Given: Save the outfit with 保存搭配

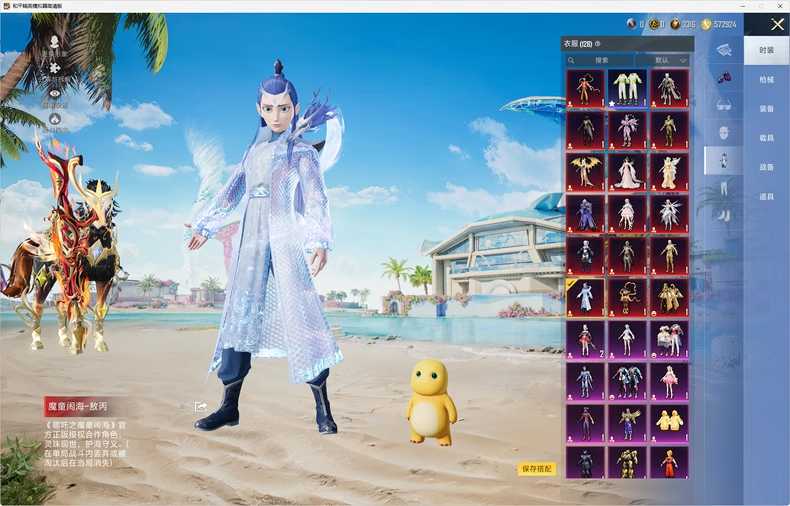Looking at the screenshot, I should coord(536,468).
